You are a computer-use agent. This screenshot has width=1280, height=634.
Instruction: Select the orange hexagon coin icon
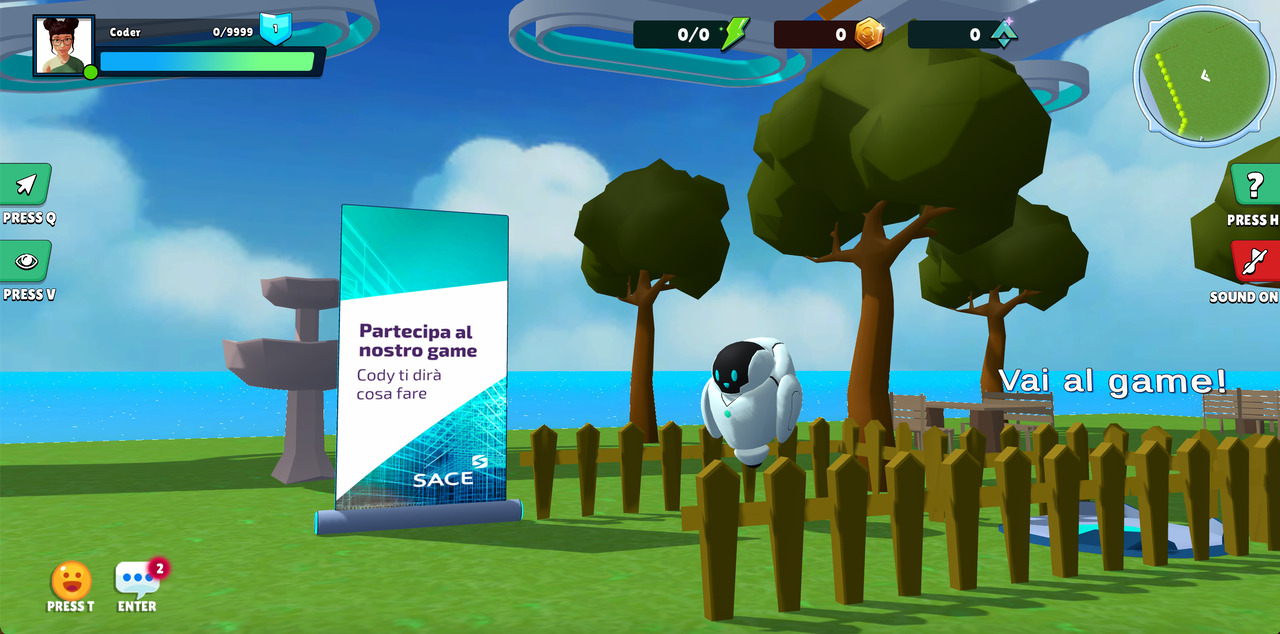coord(869,34)
